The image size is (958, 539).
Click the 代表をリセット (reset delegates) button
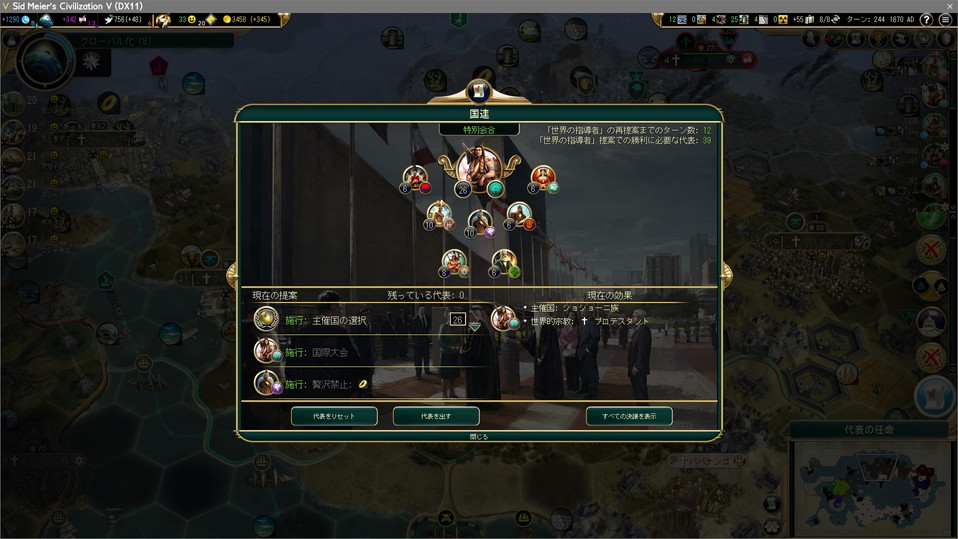click(x=334, y=416)
